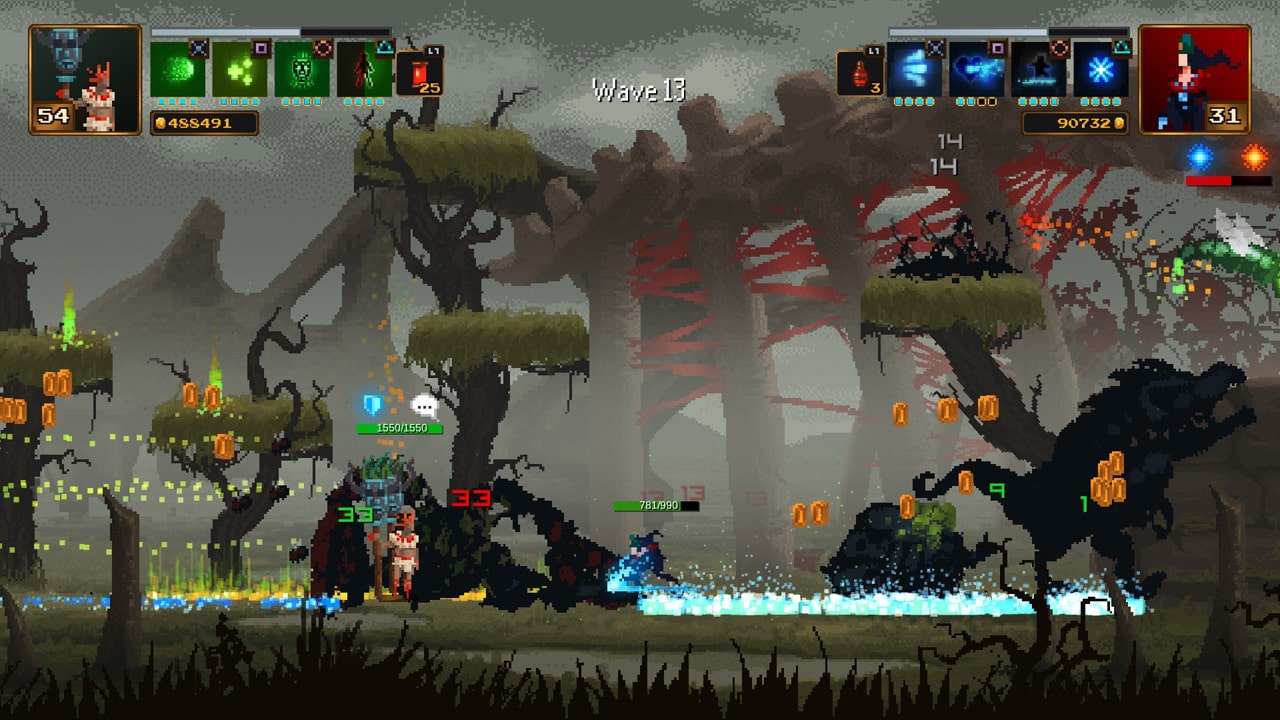Select the green orb spell bound to X
Viewport: 1280px width, 720px height.
(x=176, y=70)
